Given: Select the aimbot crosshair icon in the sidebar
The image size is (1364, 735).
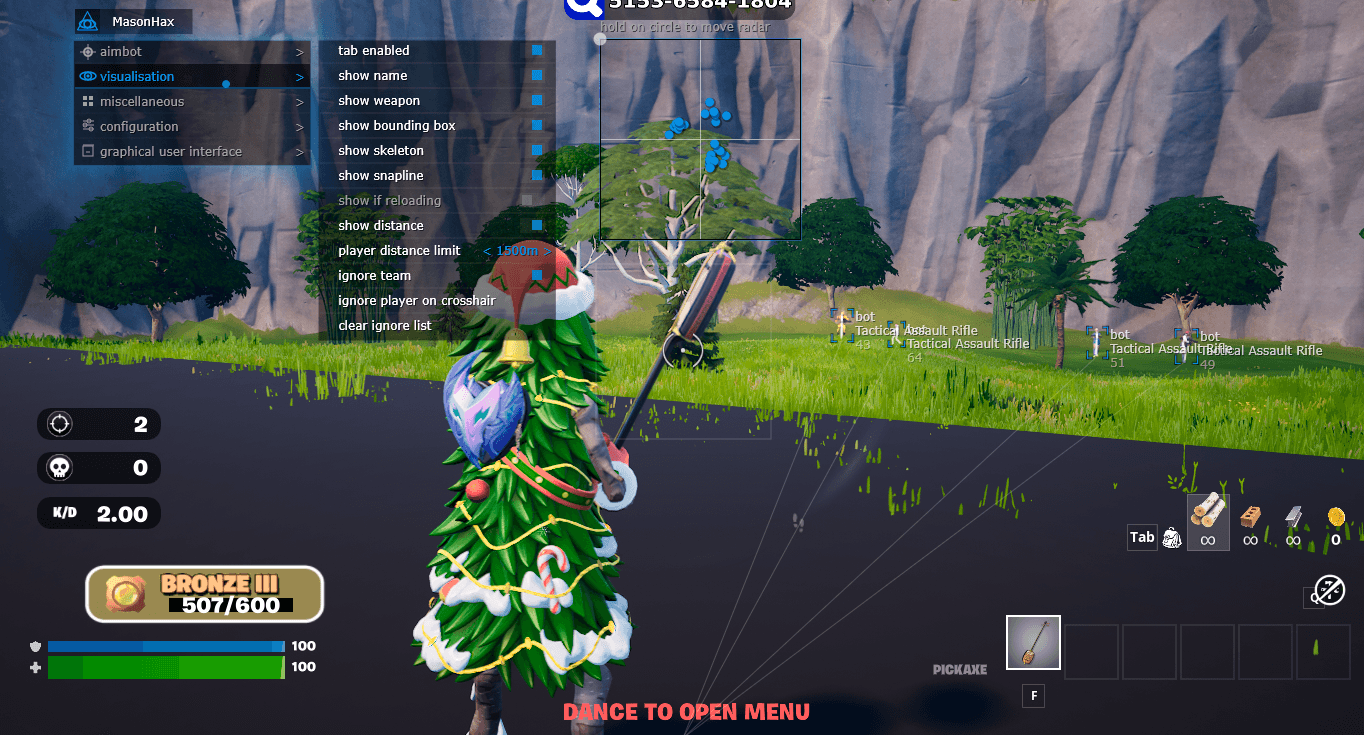Looking at the screenshot, I should tap(89, 51).
